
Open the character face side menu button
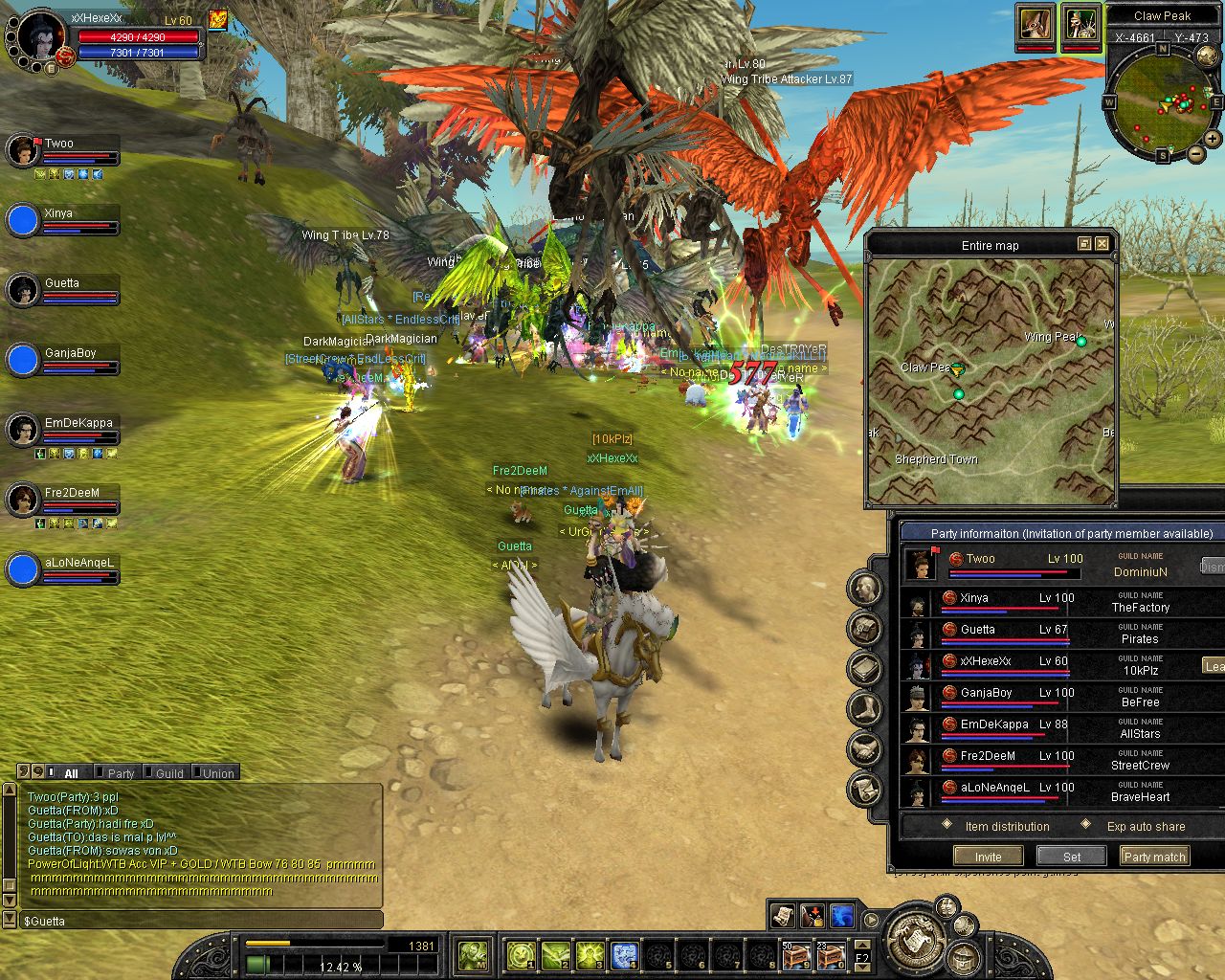tap(864, 589)
